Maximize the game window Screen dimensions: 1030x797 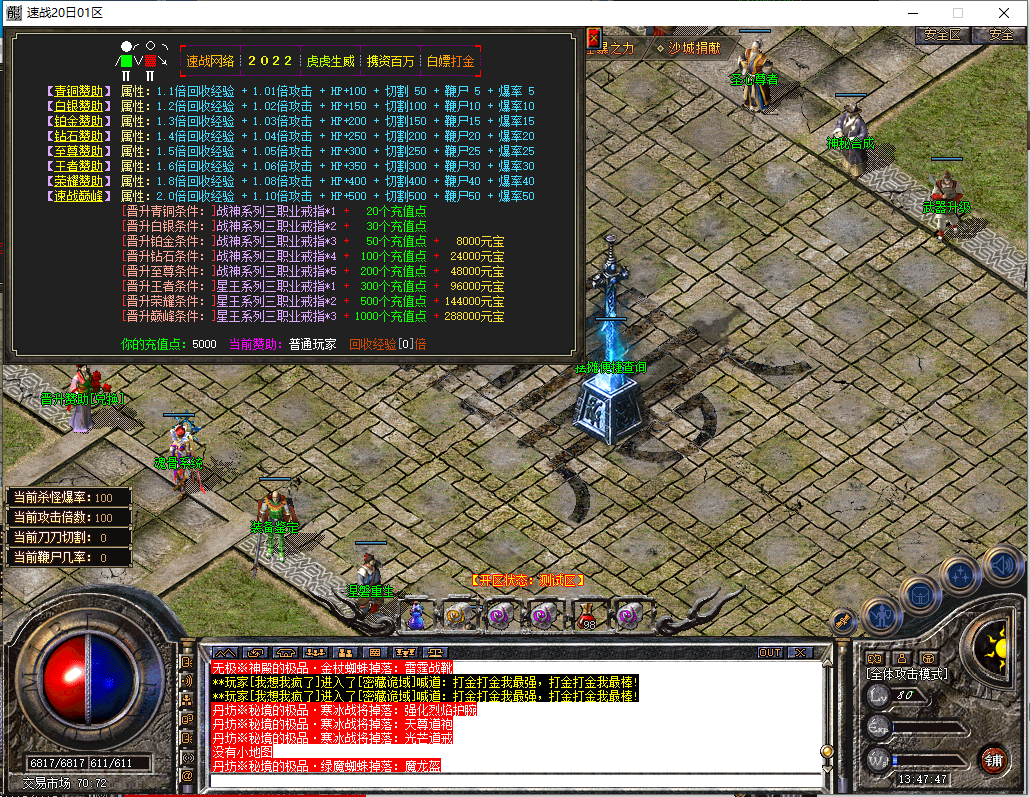957,12
